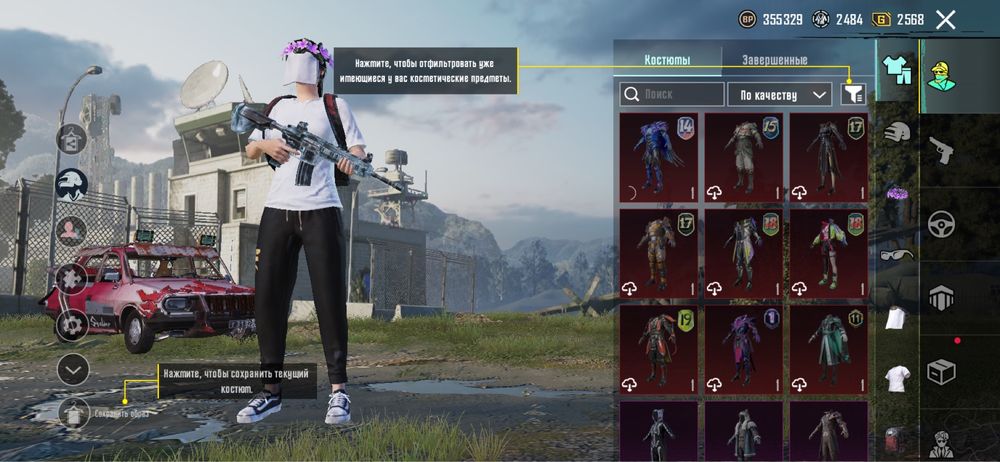This screenshot has height=462, width=1000.
Task: Select the teal coat costume with badge 11
Action: click(829, 349)
